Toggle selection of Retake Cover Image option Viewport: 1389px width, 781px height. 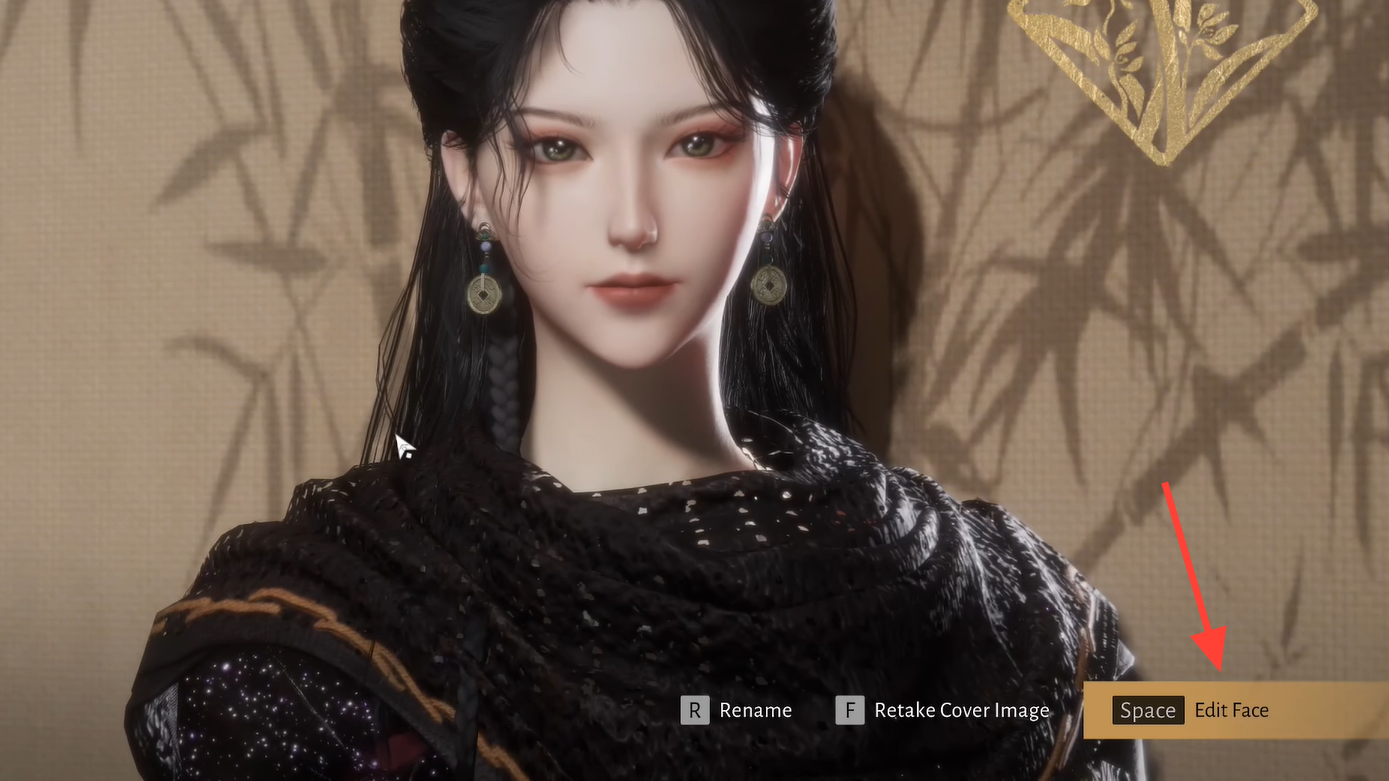pos(961,710)
